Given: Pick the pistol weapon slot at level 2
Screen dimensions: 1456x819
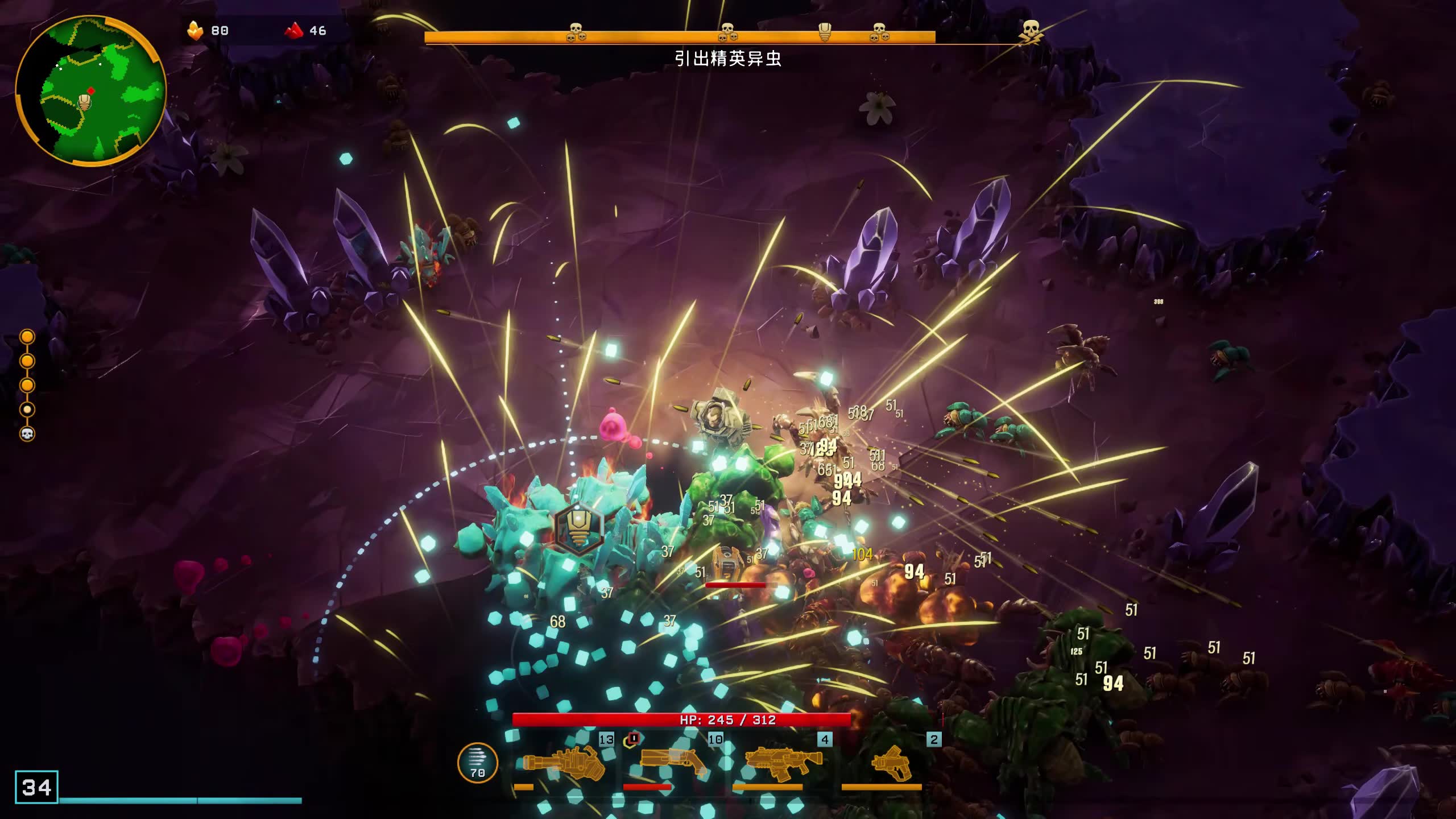Looking at the screenshot, I should click(x=891, y=763).
